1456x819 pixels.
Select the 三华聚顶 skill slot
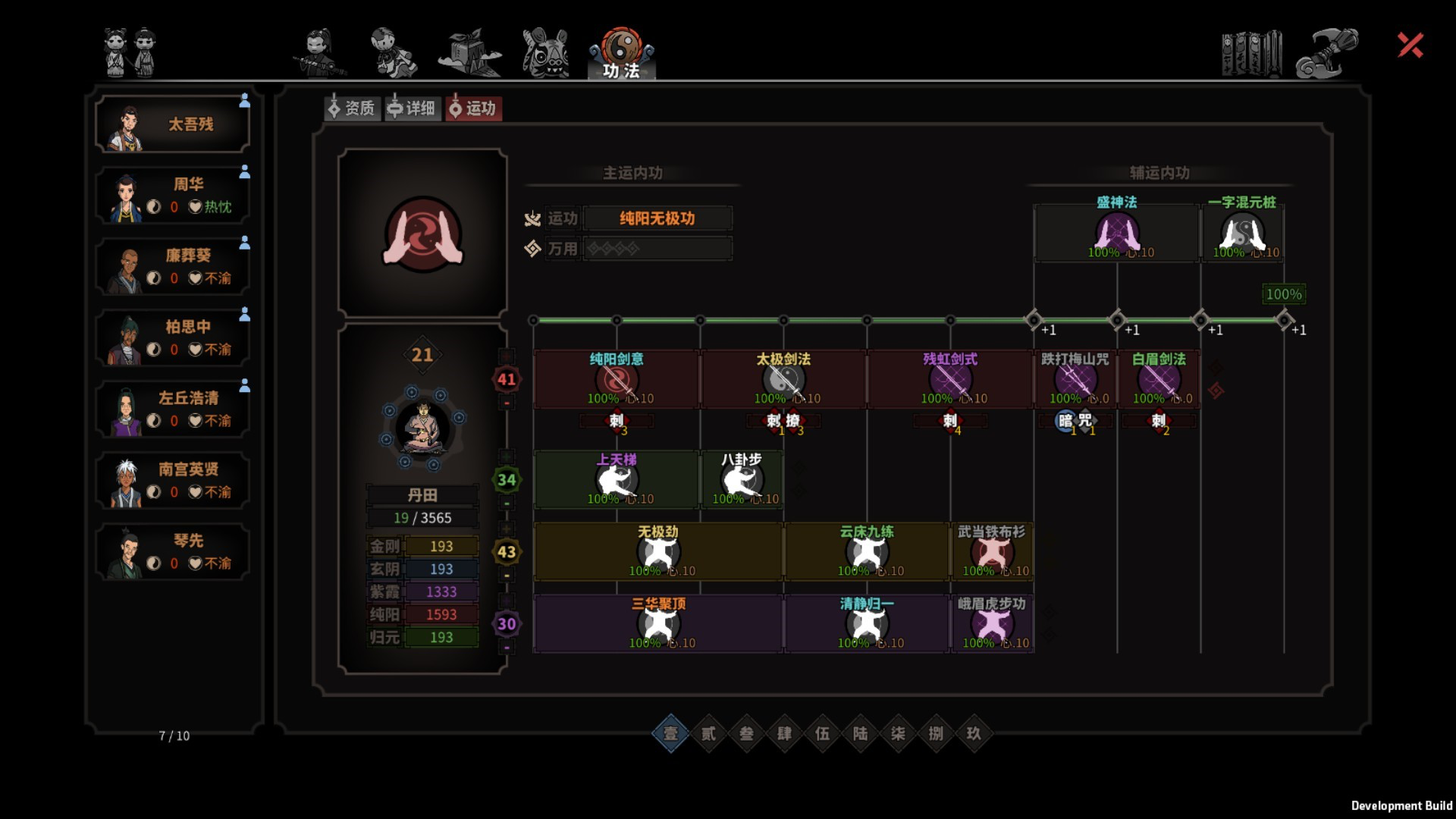(x=658, y=623)
